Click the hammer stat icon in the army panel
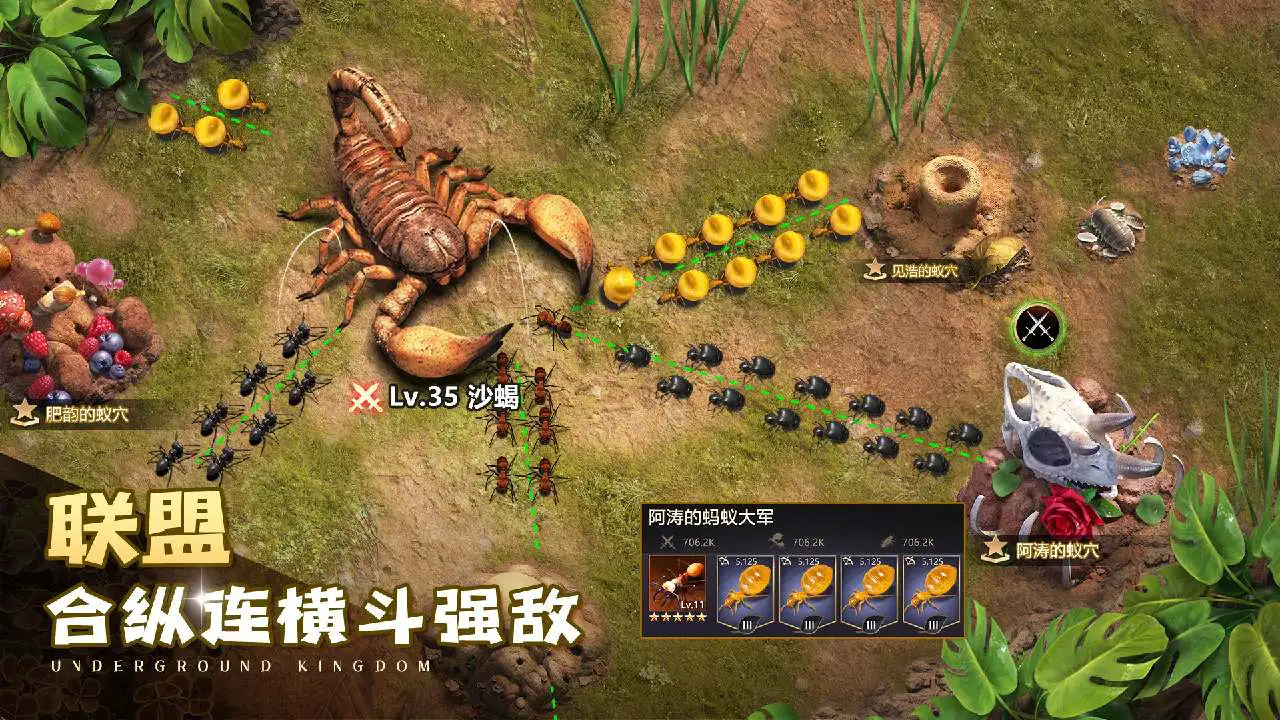Viewport: 1280px width, 720px height. tap(779, 540)
